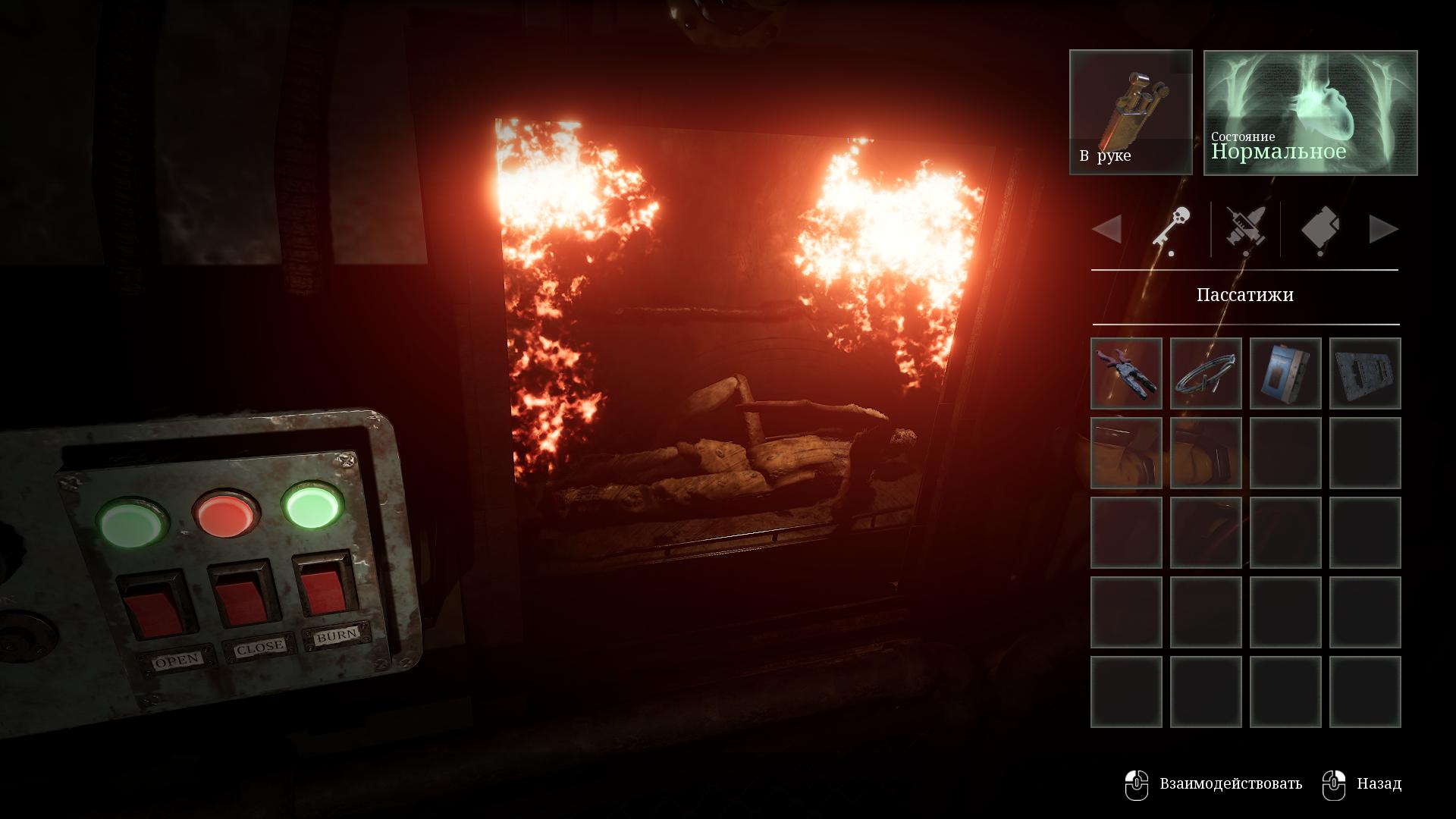Click the right category arrow
The image size is (1456, 819).
pyautogui.click(x=1383, y=229)
